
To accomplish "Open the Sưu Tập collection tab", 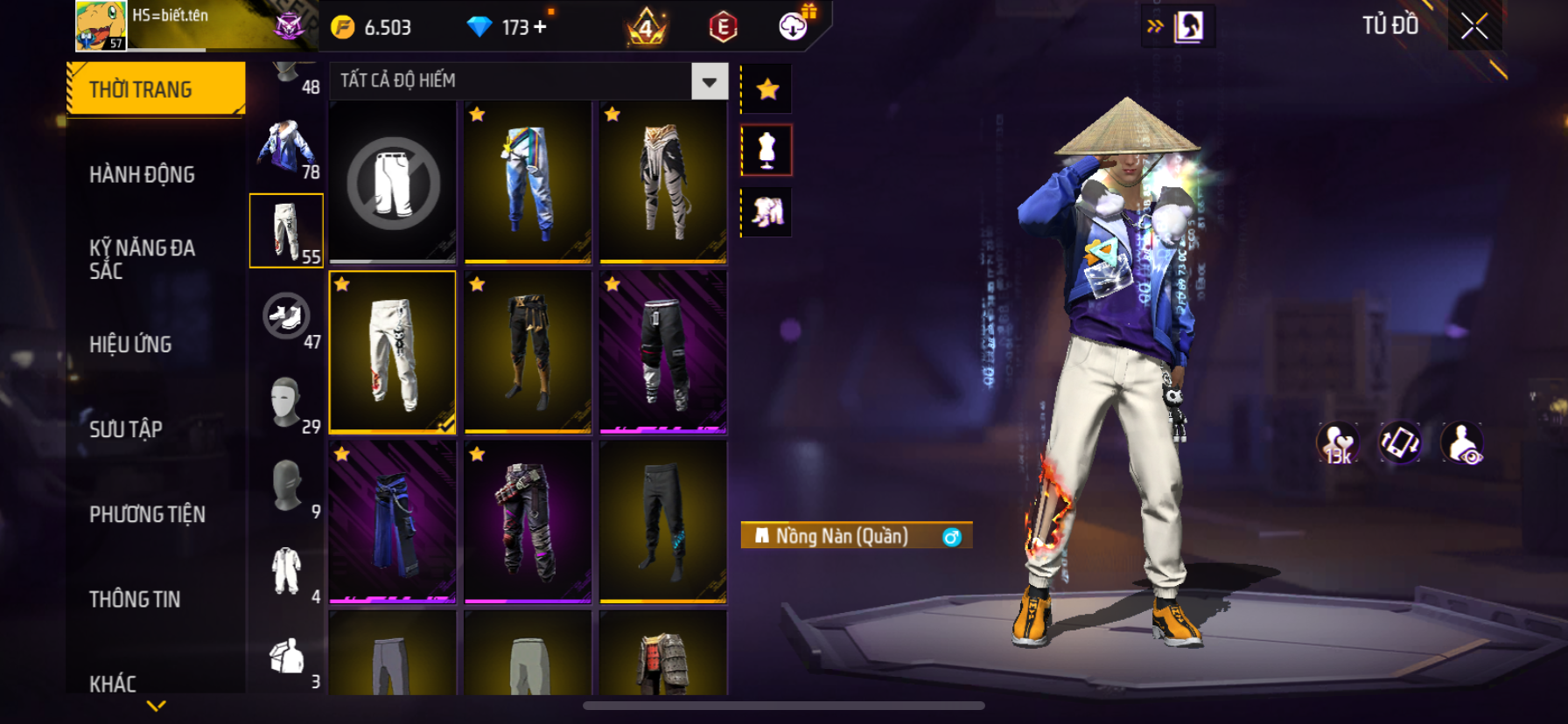I will click(x=126, y=429).
